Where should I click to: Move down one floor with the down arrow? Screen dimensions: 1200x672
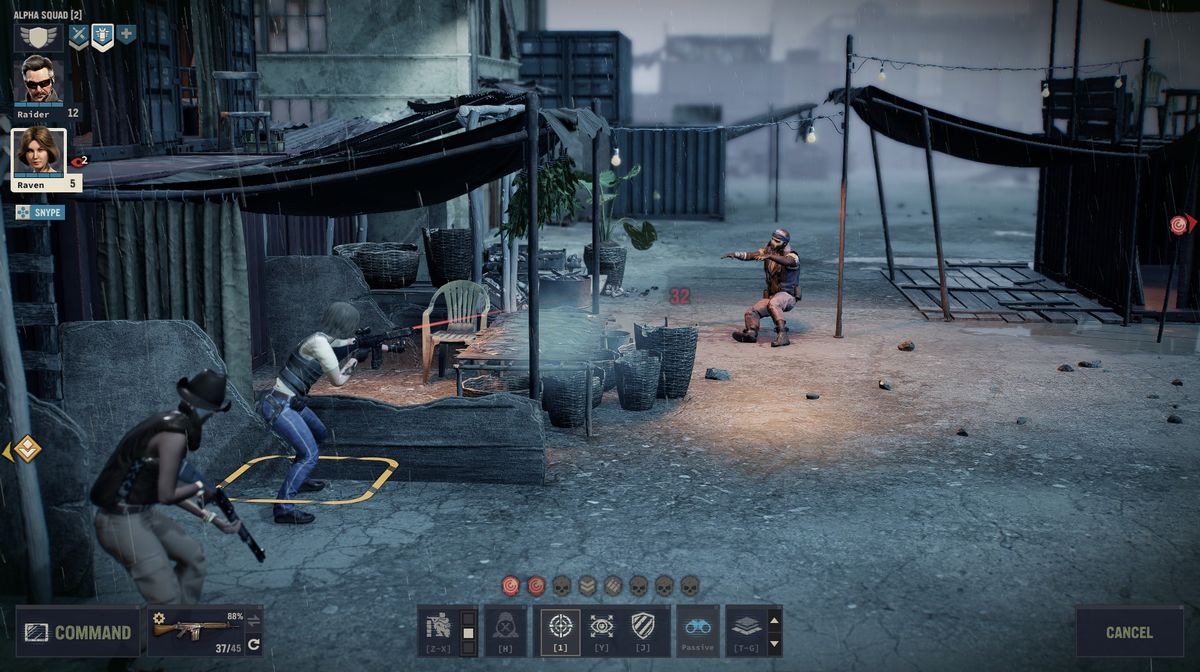click(x=774, y=642)
